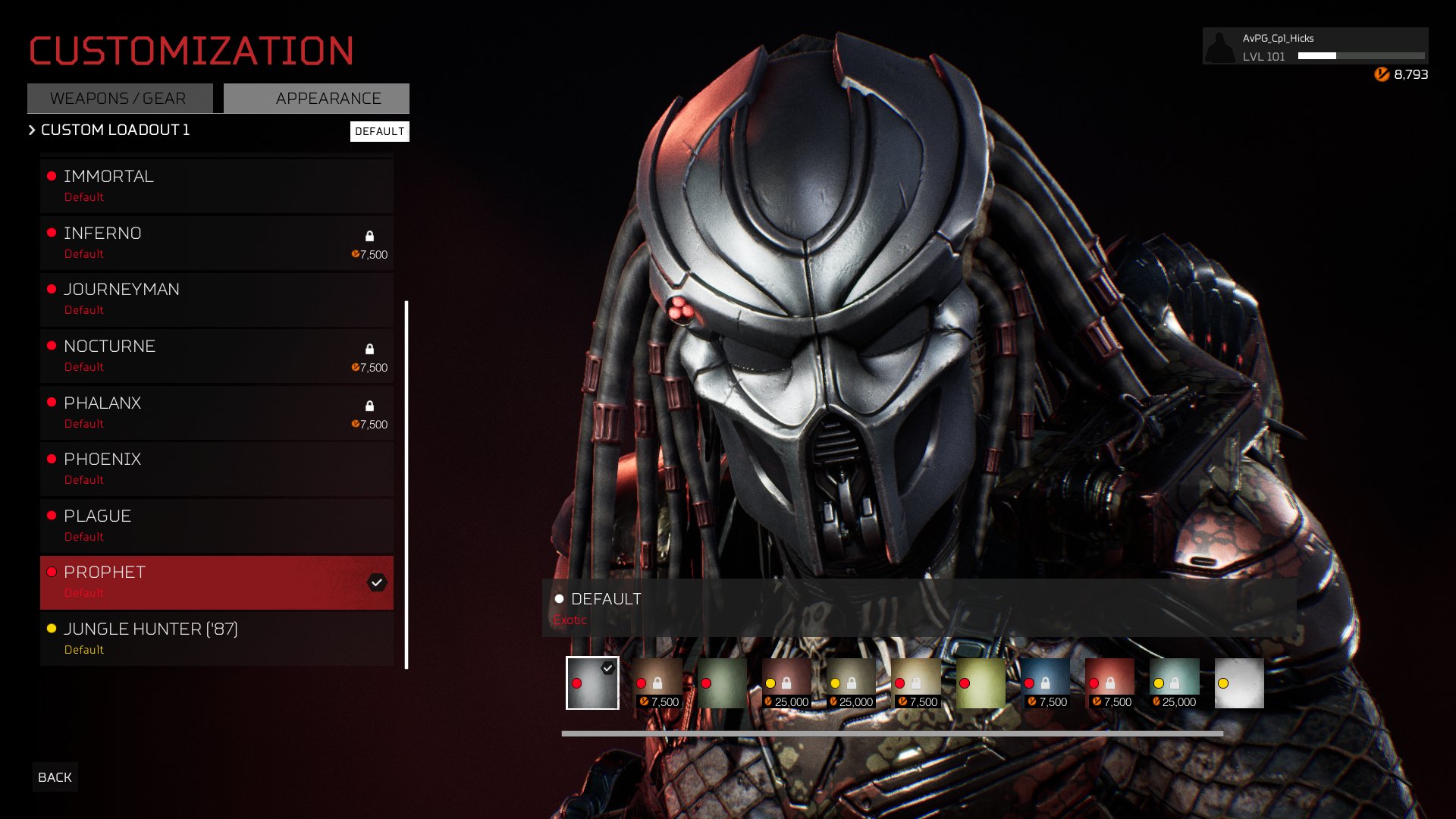Click the white dot next to the DEFAULT shader label

[559, 598]
